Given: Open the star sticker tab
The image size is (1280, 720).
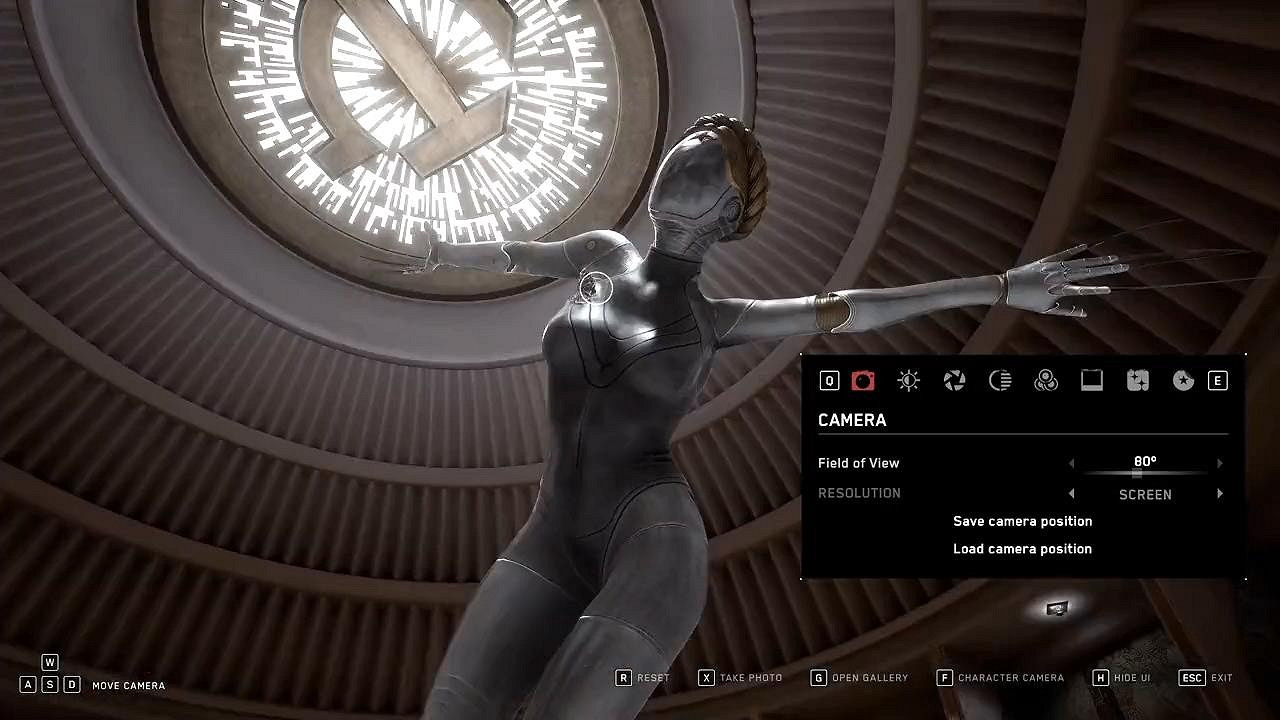Looking at the screenshot, I should pos(1183,380).
